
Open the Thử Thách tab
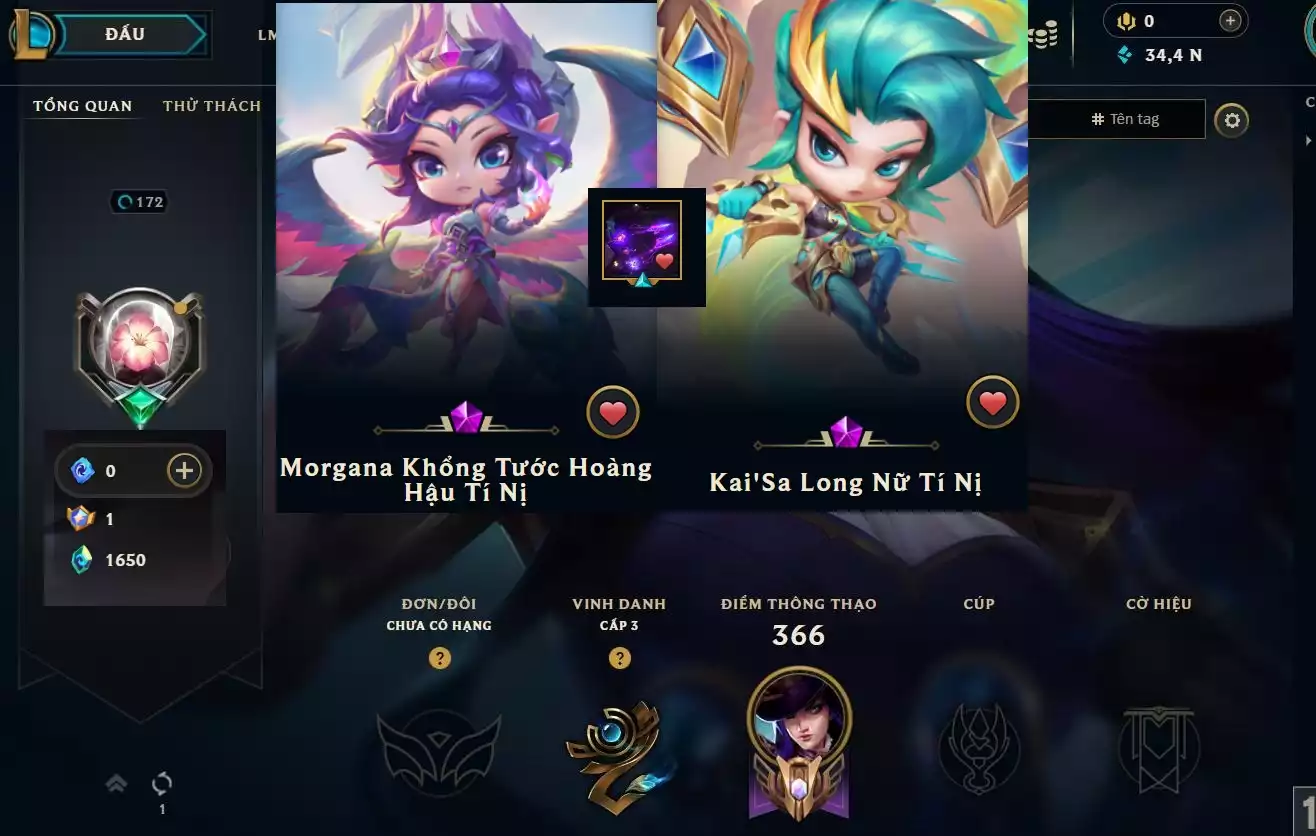212,106
